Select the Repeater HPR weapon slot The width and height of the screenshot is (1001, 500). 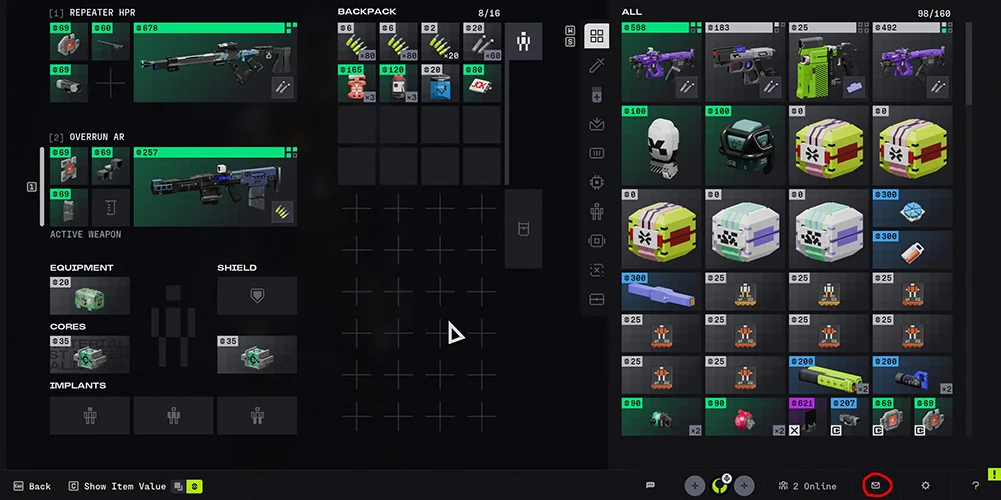pos(214,63)
